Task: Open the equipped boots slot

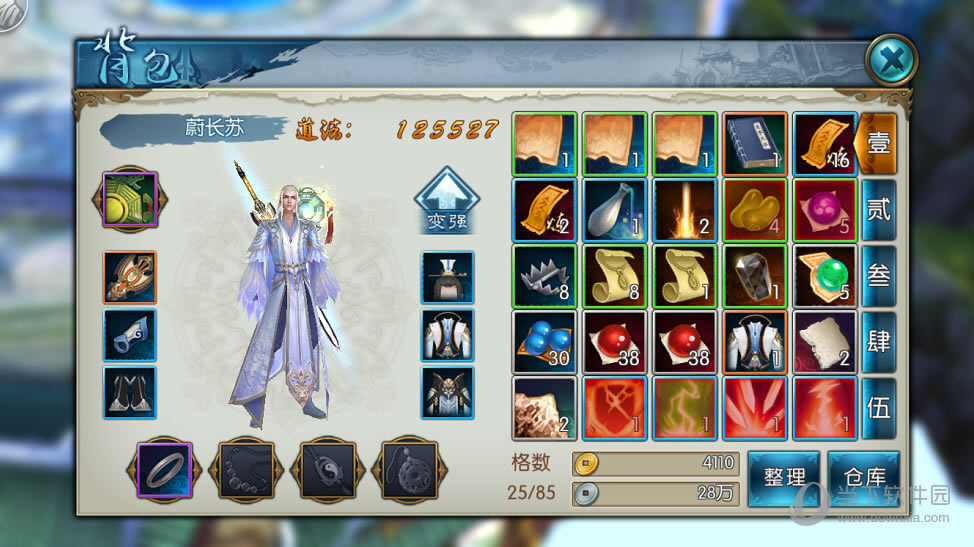Action: pyautogui.click(x=130, y=392)
